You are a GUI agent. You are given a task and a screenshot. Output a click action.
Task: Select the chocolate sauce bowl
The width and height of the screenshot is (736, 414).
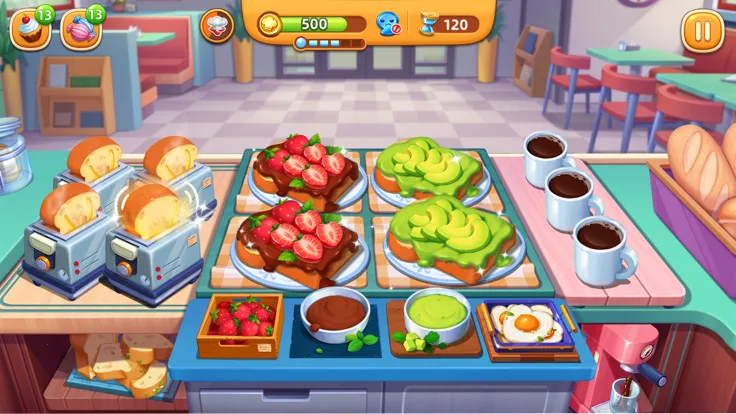coord(335,313)
